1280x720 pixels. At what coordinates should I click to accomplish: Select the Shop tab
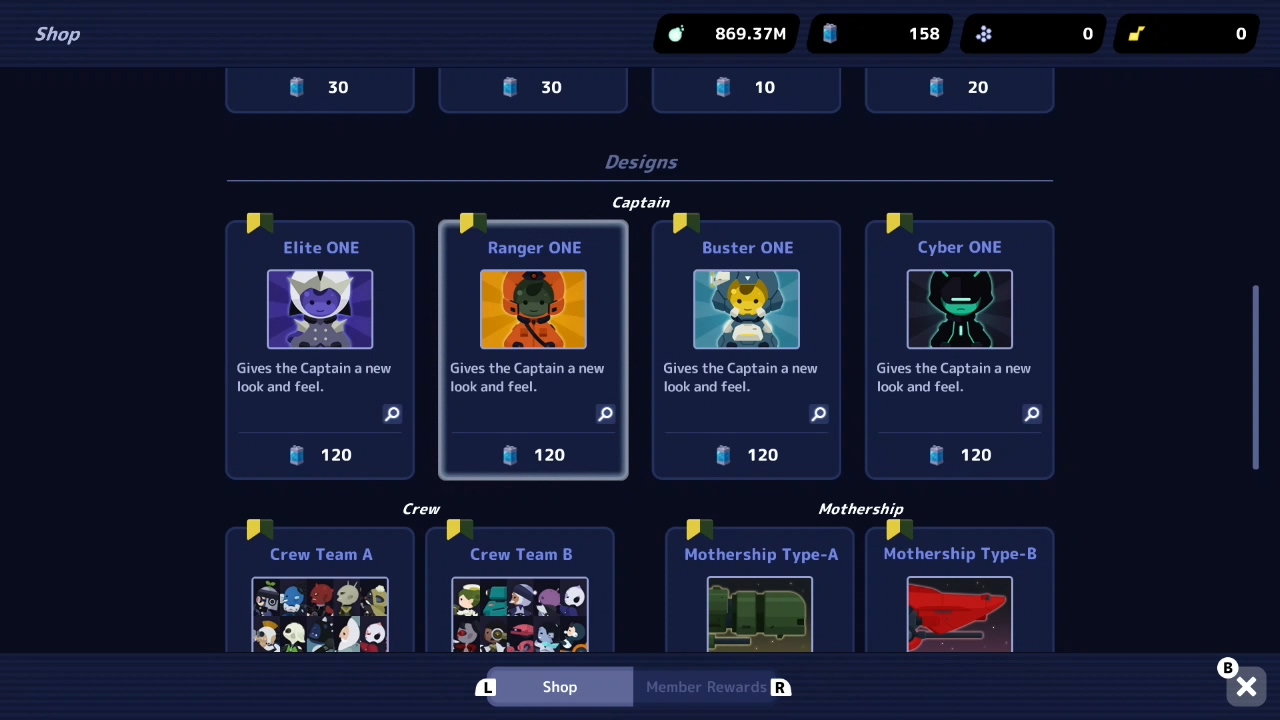tap(559, 687)
